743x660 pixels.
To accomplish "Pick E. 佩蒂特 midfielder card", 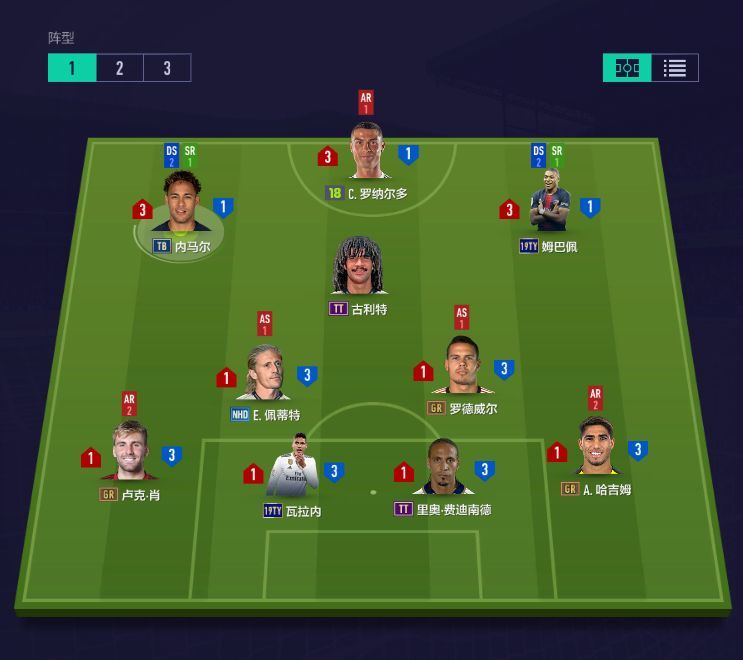I will click(x=266, y=372).
